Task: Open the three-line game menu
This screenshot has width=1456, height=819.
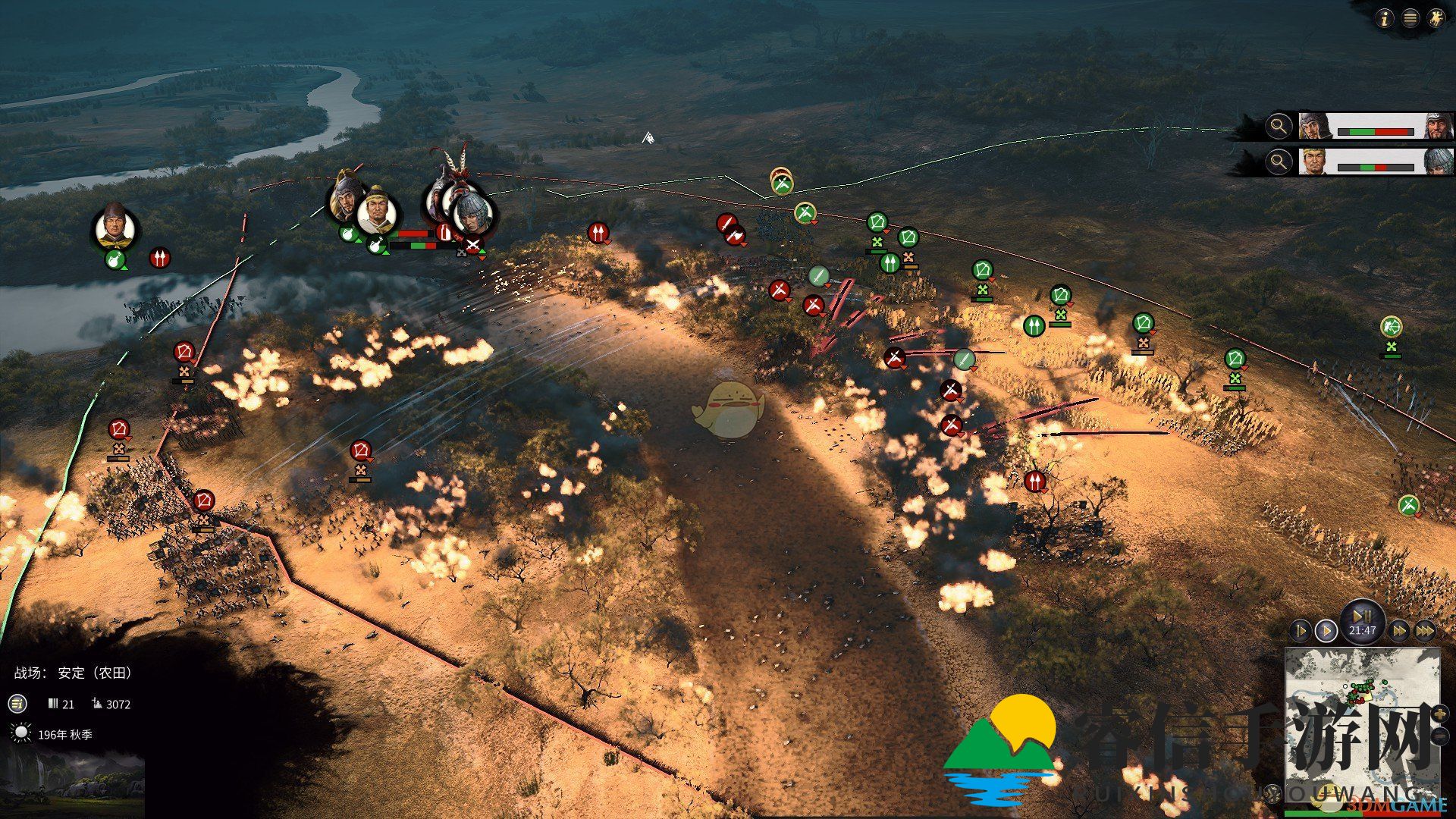Action: pyautogui.click(x=1410, y=19)
